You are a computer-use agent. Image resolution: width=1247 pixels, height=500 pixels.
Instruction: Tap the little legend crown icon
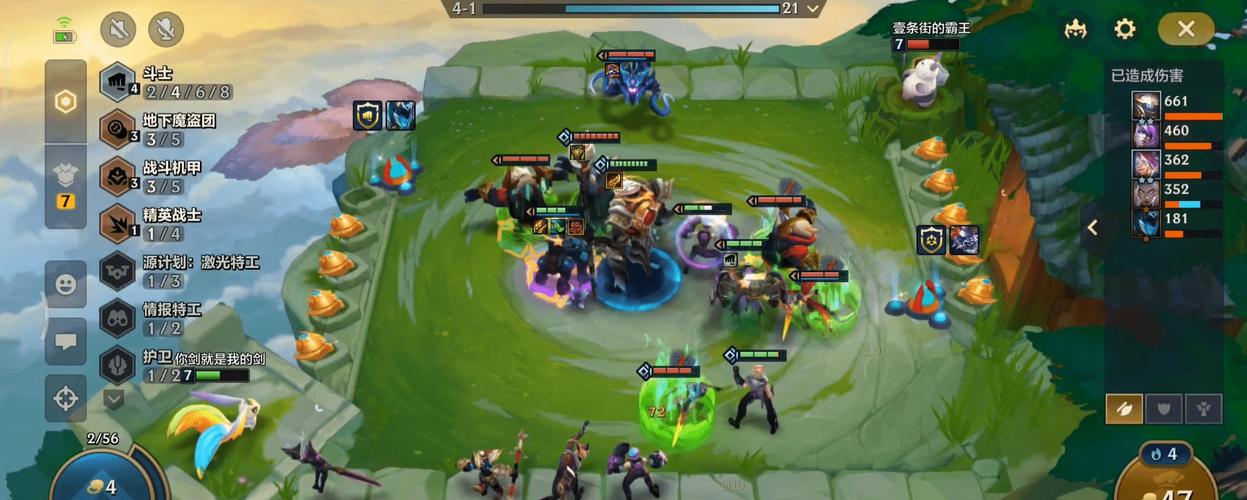click(1076, 29)
